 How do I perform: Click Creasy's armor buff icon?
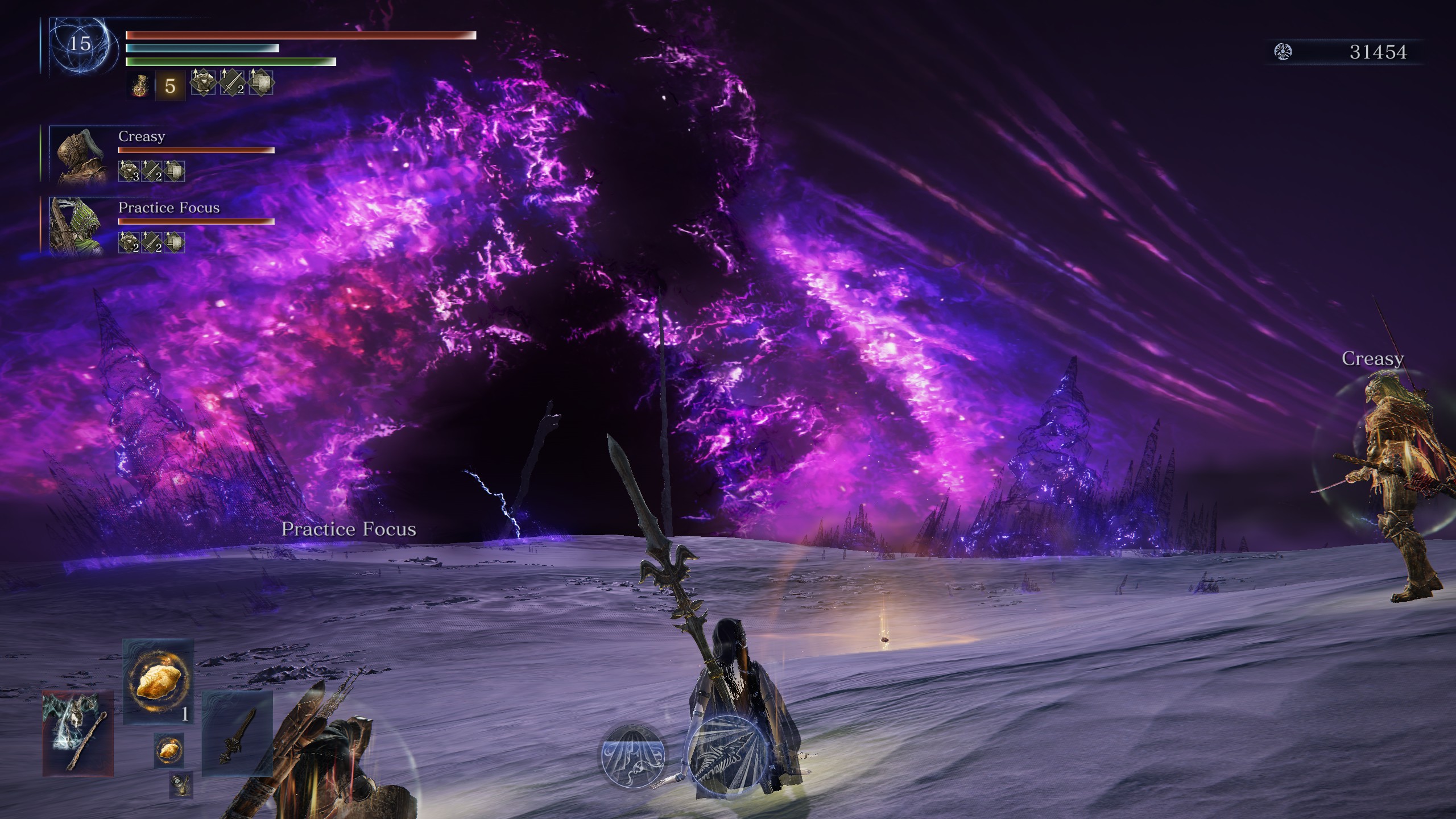click(x=129, y=171)
